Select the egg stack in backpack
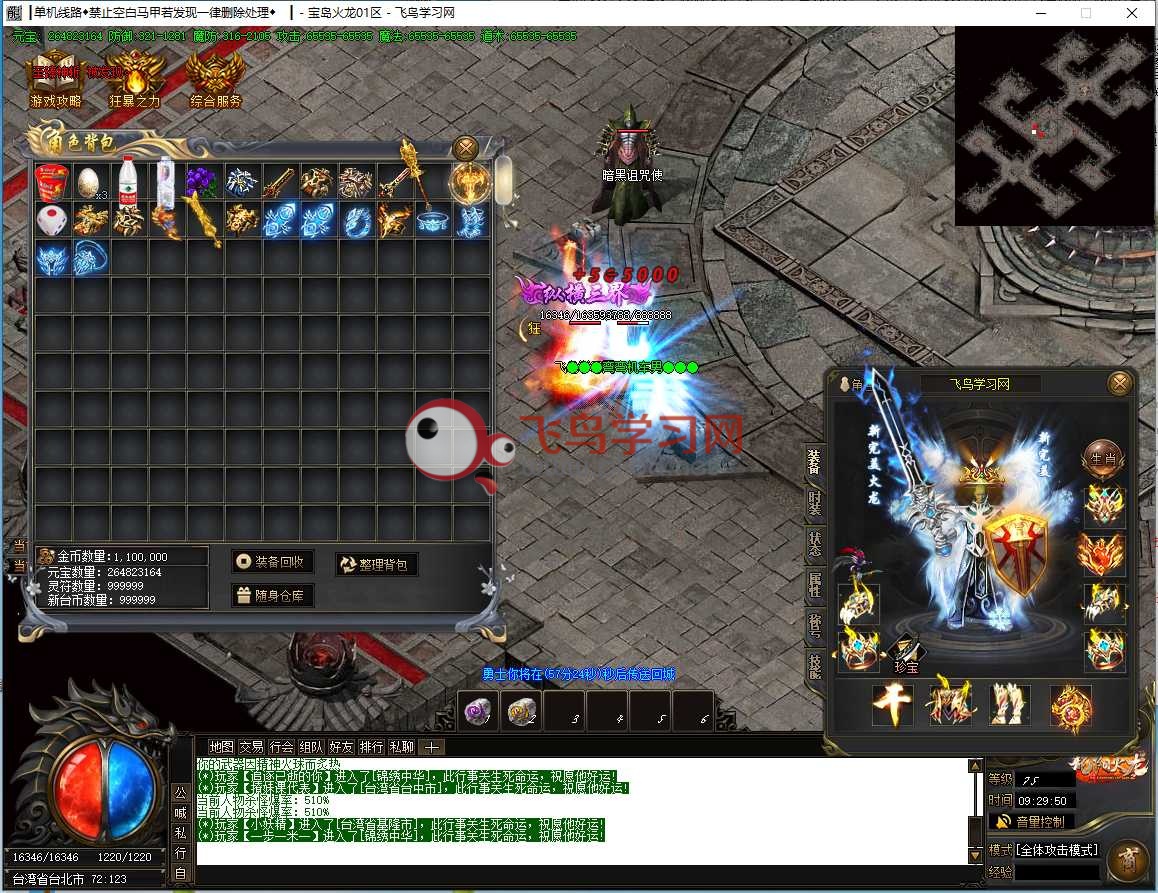Image resolution: width=1158 pixels, height=893 pixels. 91,182
